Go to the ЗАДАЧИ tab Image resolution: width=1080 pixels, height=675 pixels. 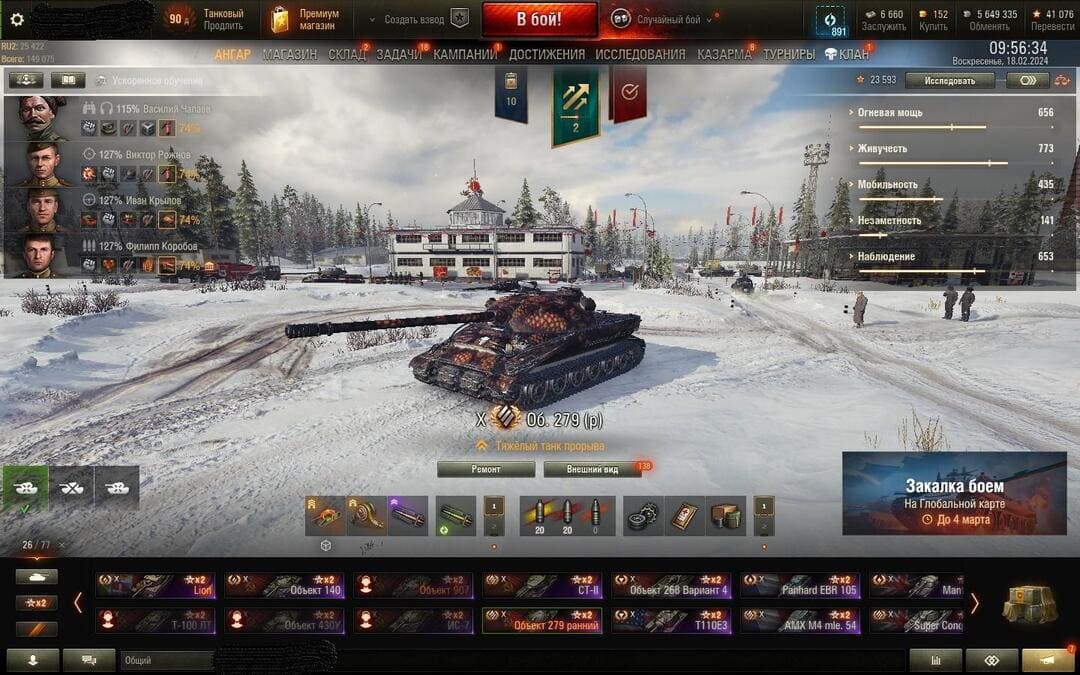399,54
